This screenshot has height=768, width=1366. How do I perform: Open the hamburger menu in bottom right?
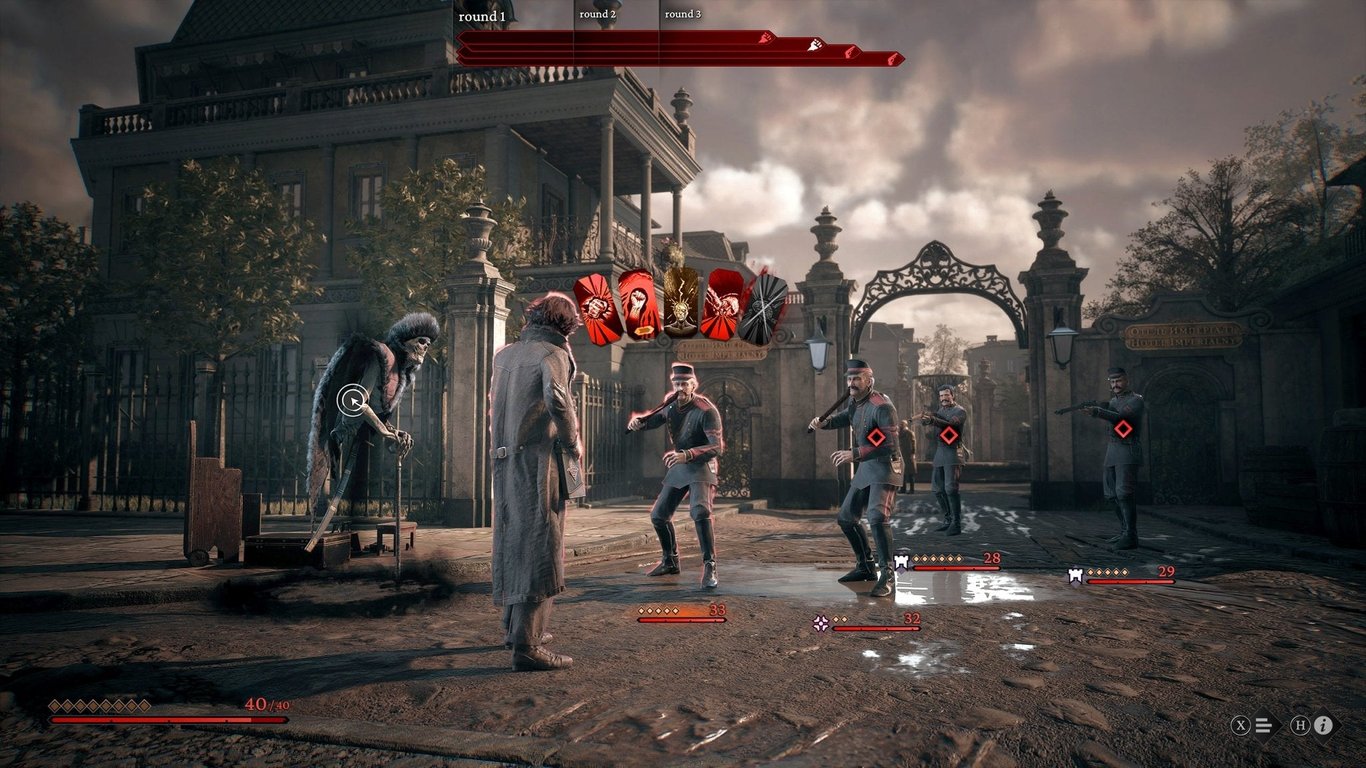[x=1263, y=725]
